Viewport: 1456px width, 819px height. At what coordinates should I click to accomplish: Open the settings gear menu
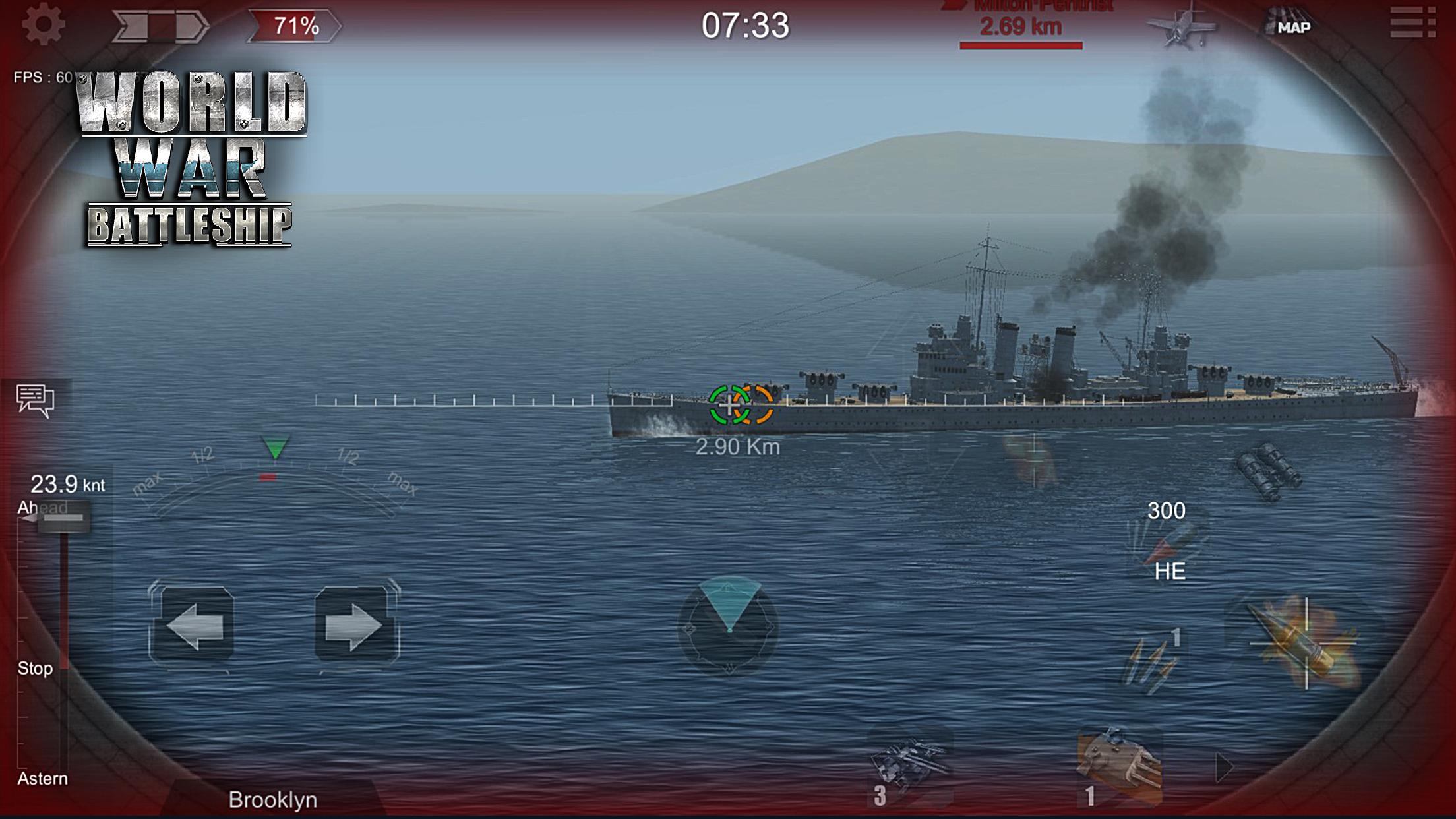tap(44, 25)
